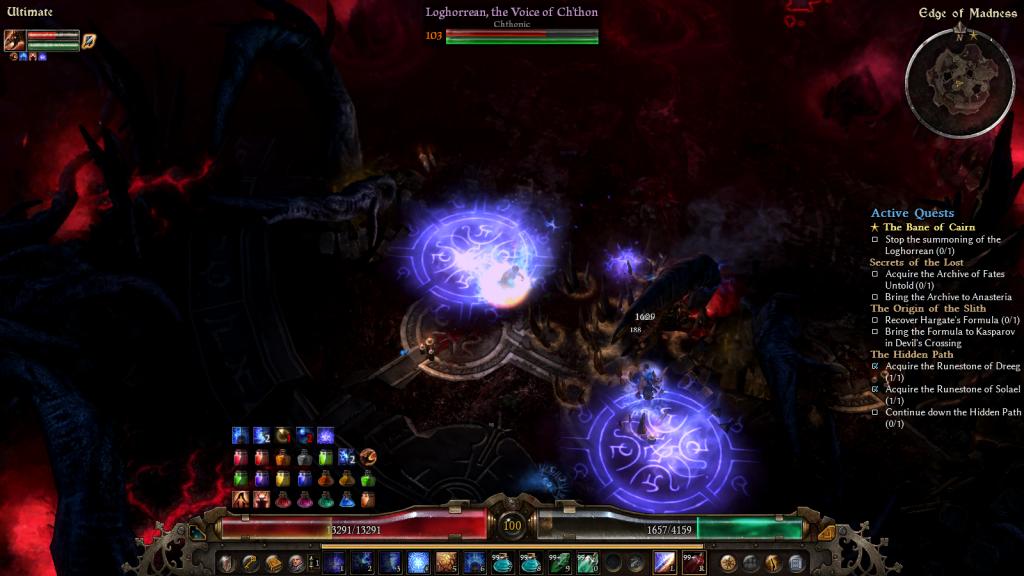Open the hammer icon menu button
Screen dimensions: 1024x576
(248, 563)
